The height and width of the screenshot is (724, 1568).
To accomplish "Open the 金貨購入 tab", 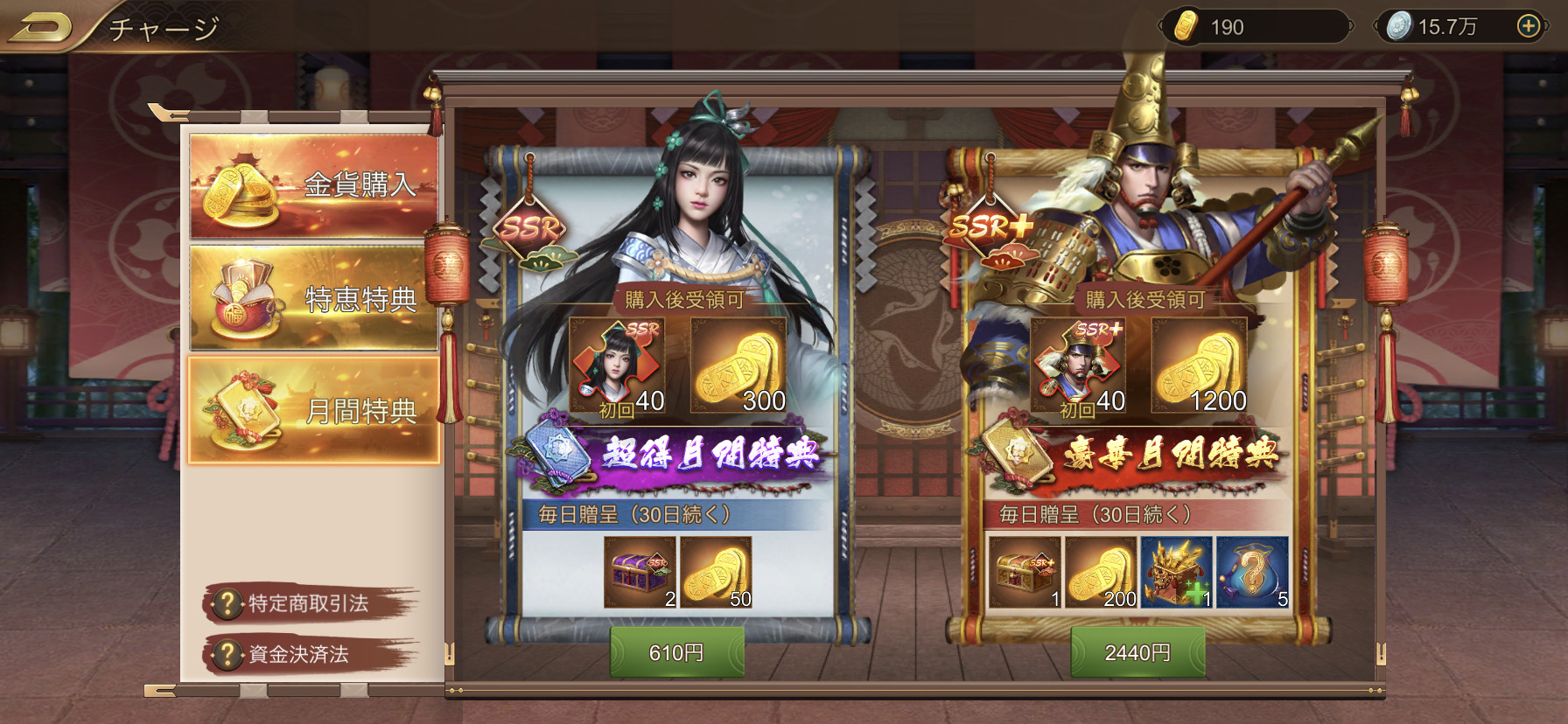I will [313, 185].
